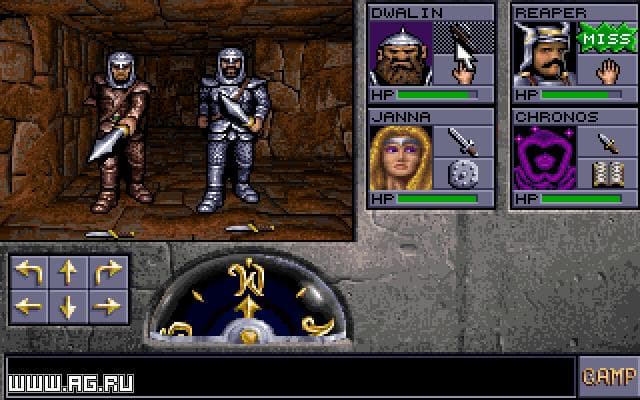The image size is (640, 400).
Task: Open Chronos's spellbook
Action: pos(607,174)
